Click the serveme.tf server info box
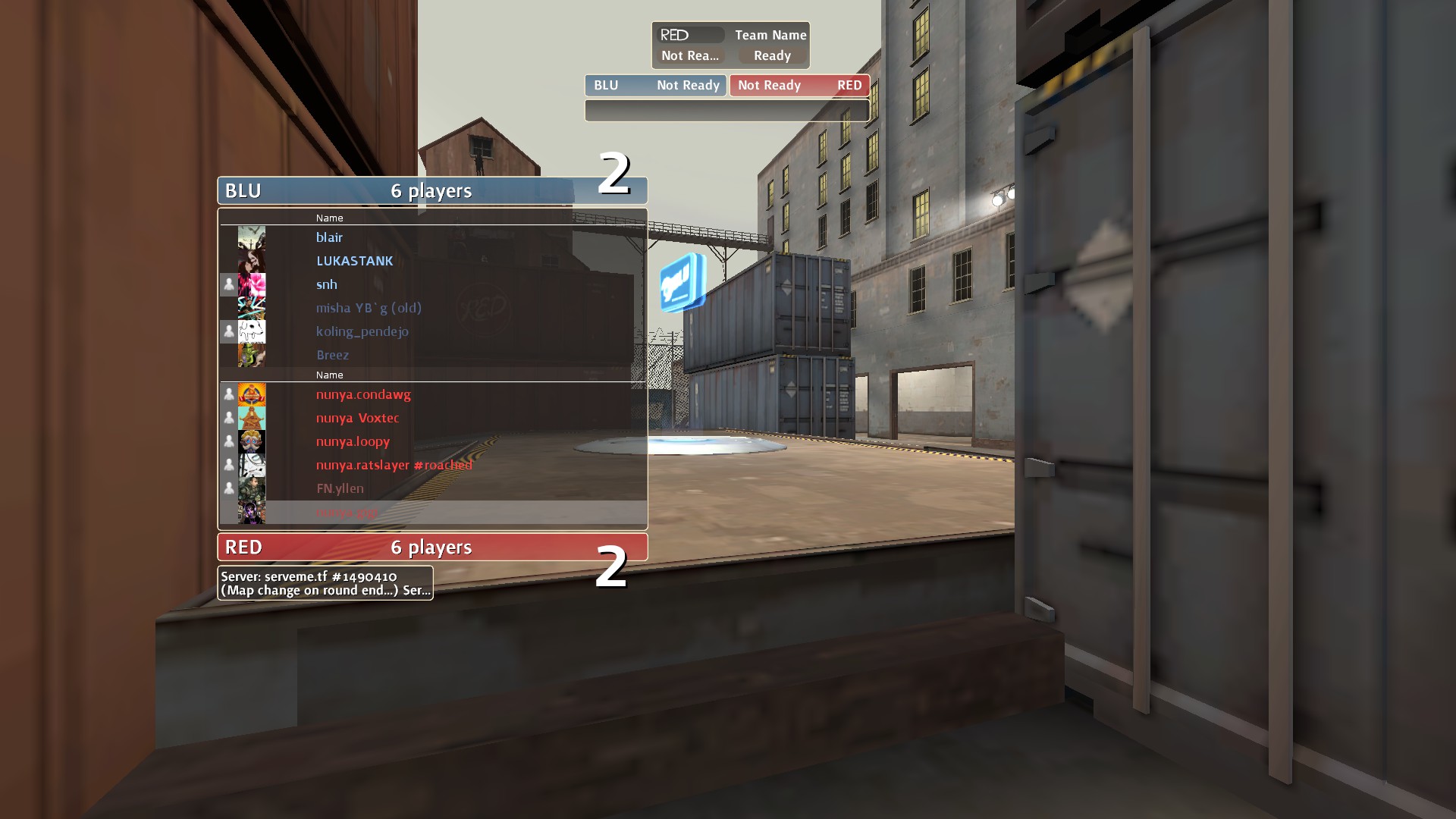1456x819 pixels. (325, 583)
